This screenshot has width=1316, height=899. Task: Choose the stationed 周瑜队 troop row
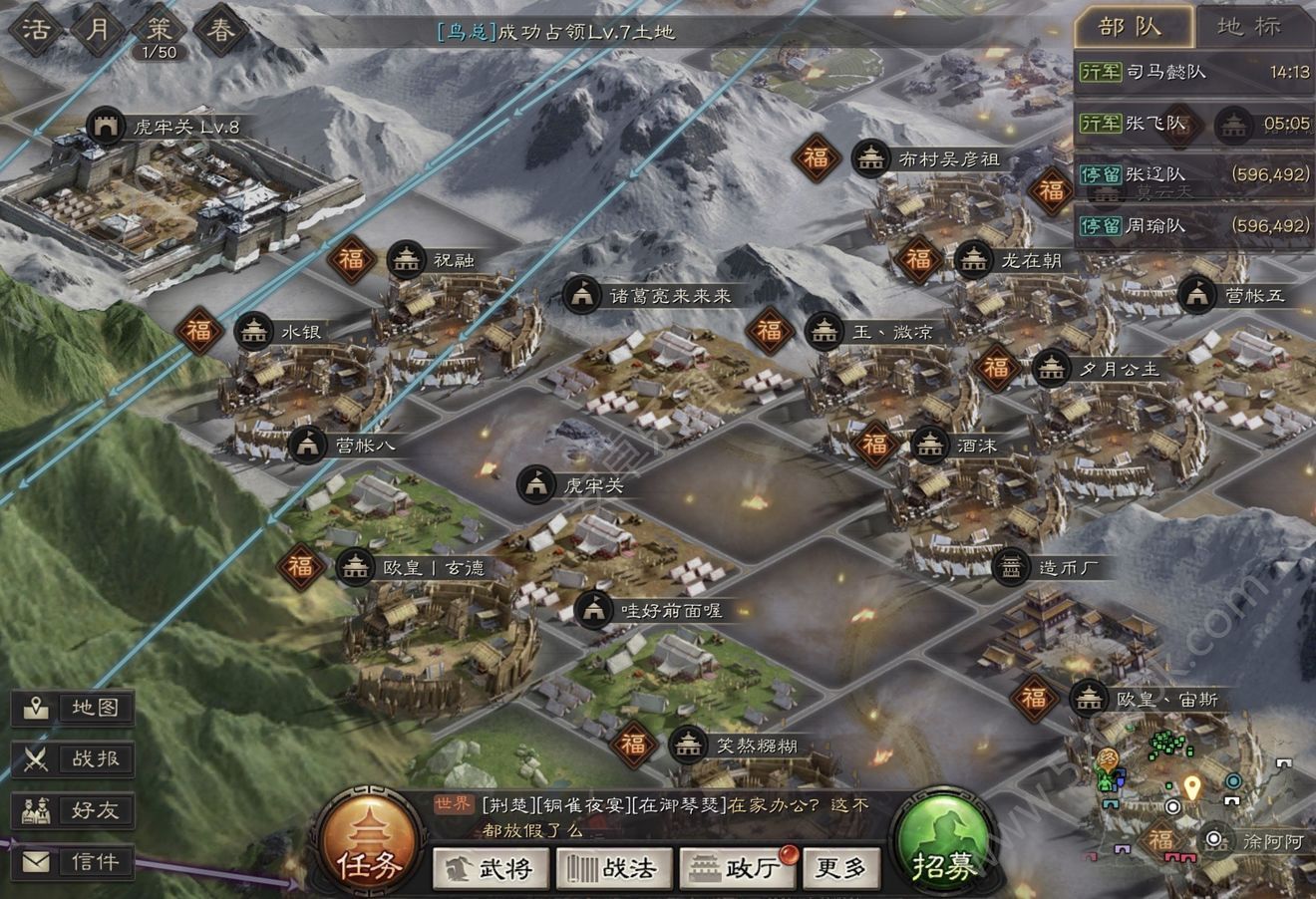1193,226
